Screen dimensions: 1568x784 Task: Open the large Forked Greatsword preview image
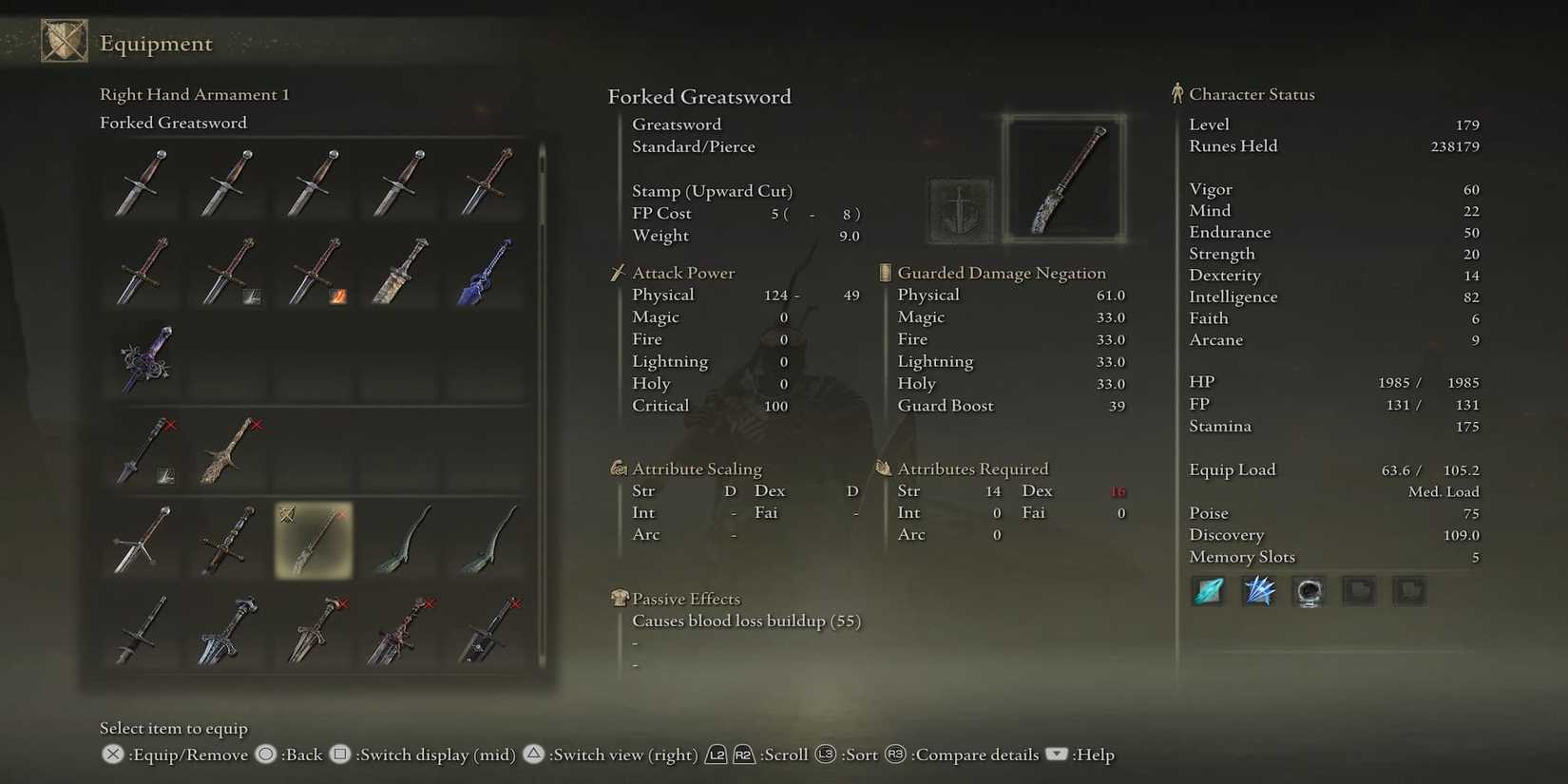tap(1064, 177)
